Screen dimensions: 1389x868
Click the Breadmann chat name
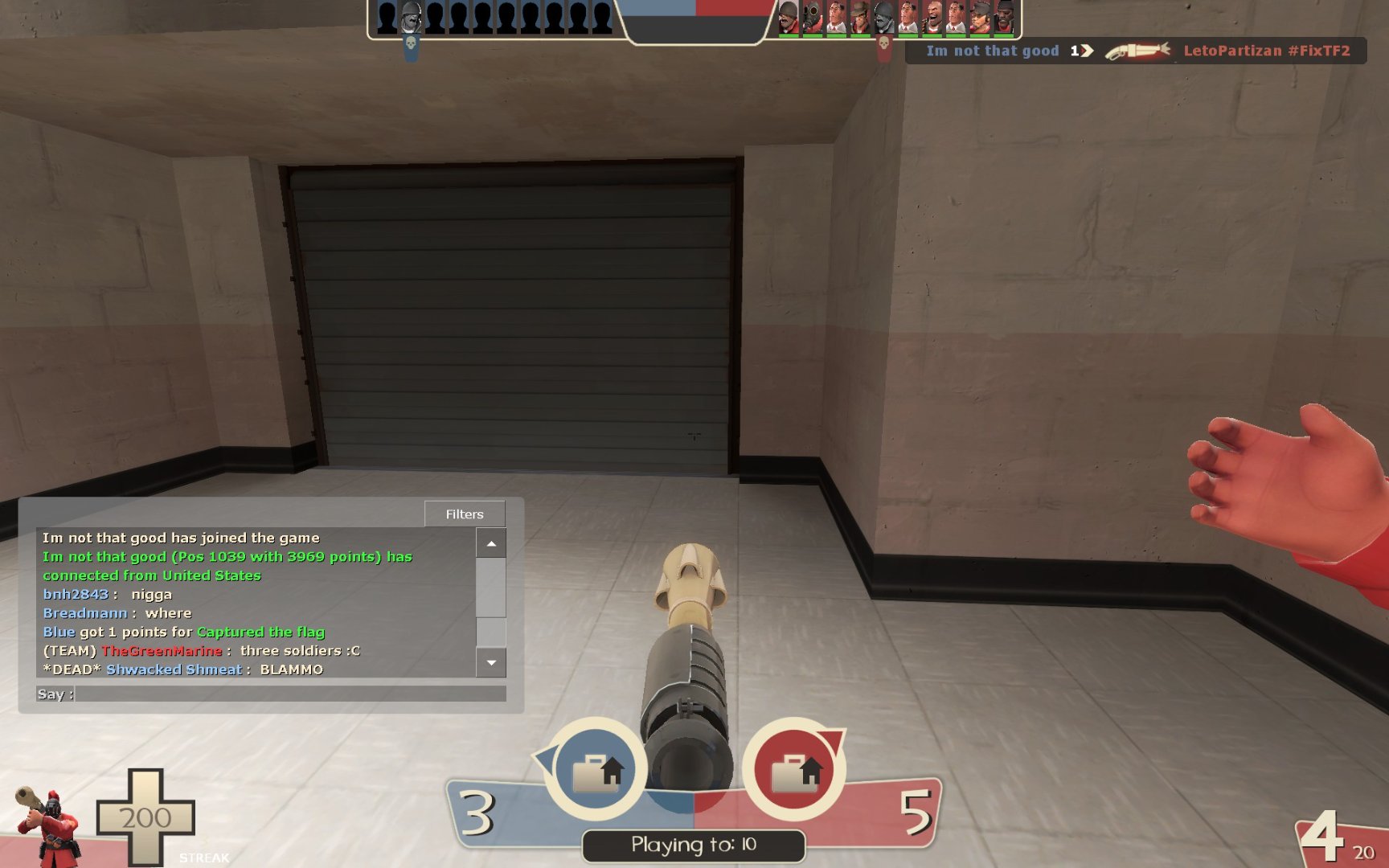coord(84,613)
